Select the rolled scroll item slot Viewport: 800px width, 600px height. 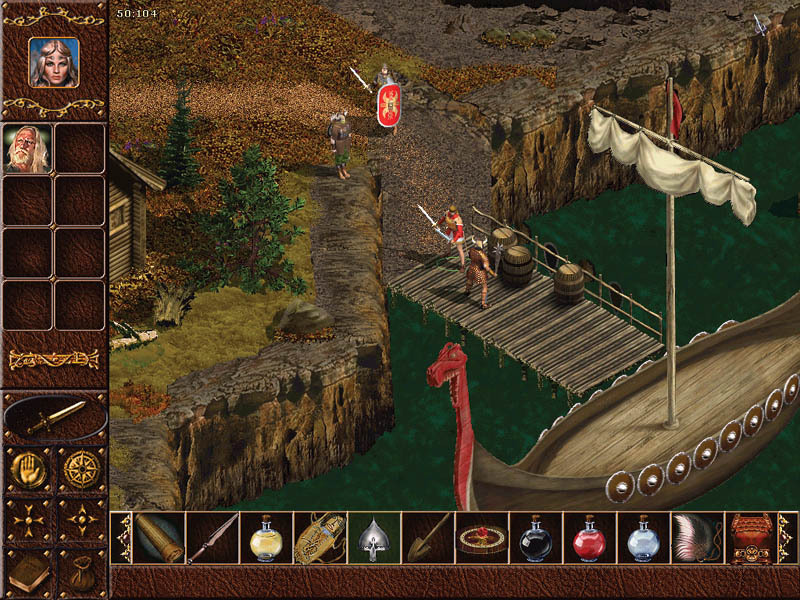pos(158,538)
